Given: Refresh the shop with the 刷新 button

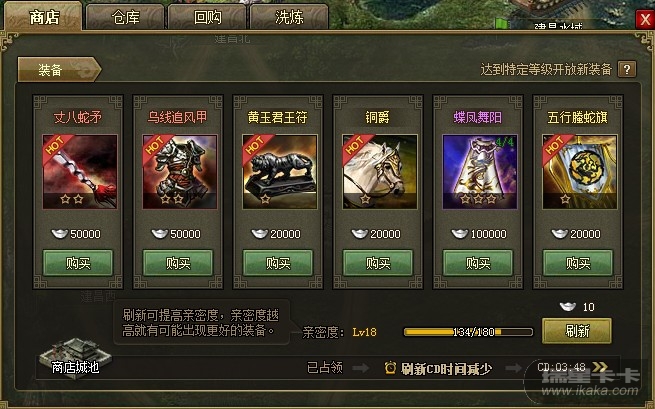Looking at the screenshot, I should 577,330.
